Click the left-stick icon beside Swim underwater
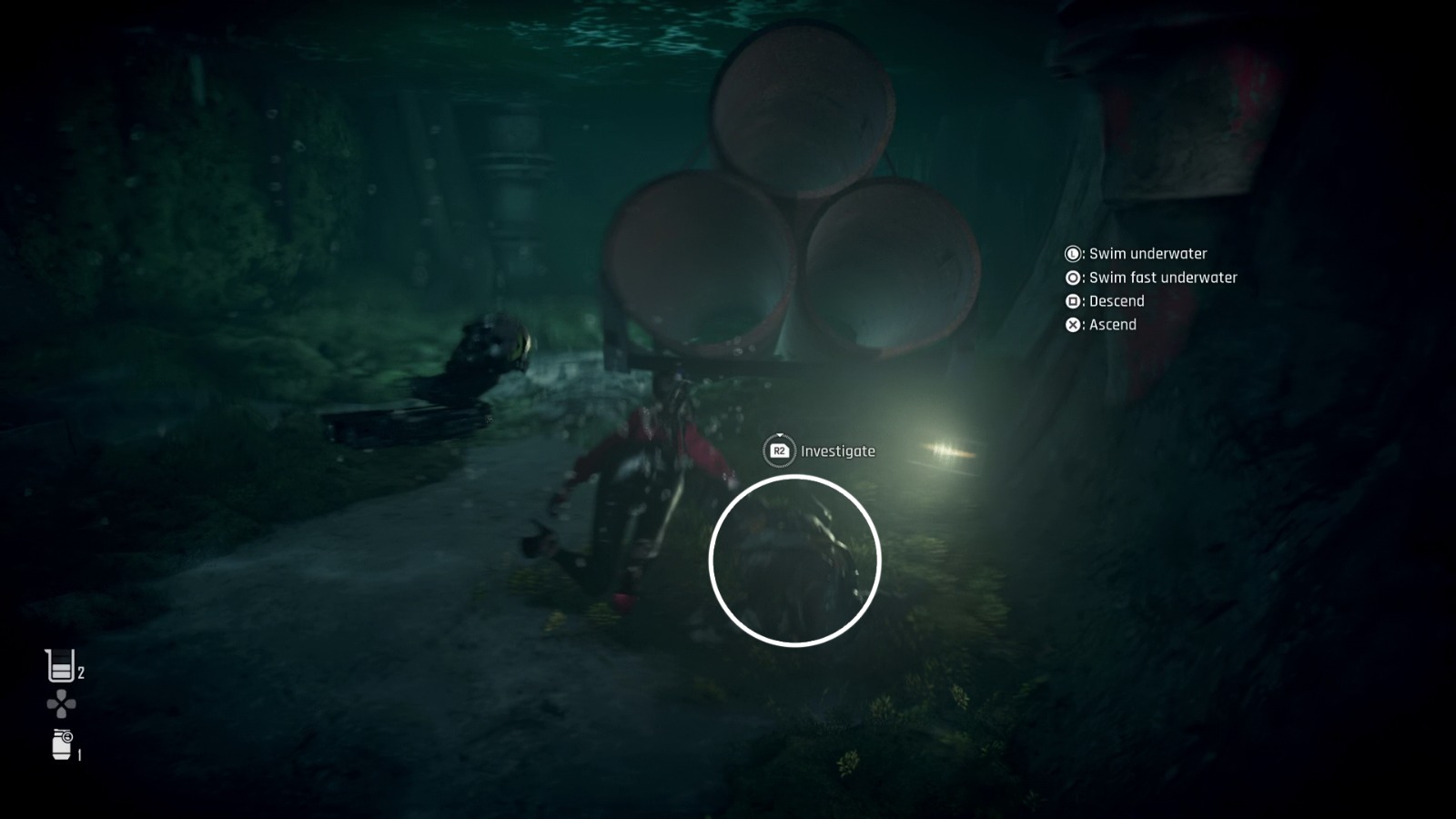The width and height of the screenshot is (1456, 819). tap(1072, 254)
